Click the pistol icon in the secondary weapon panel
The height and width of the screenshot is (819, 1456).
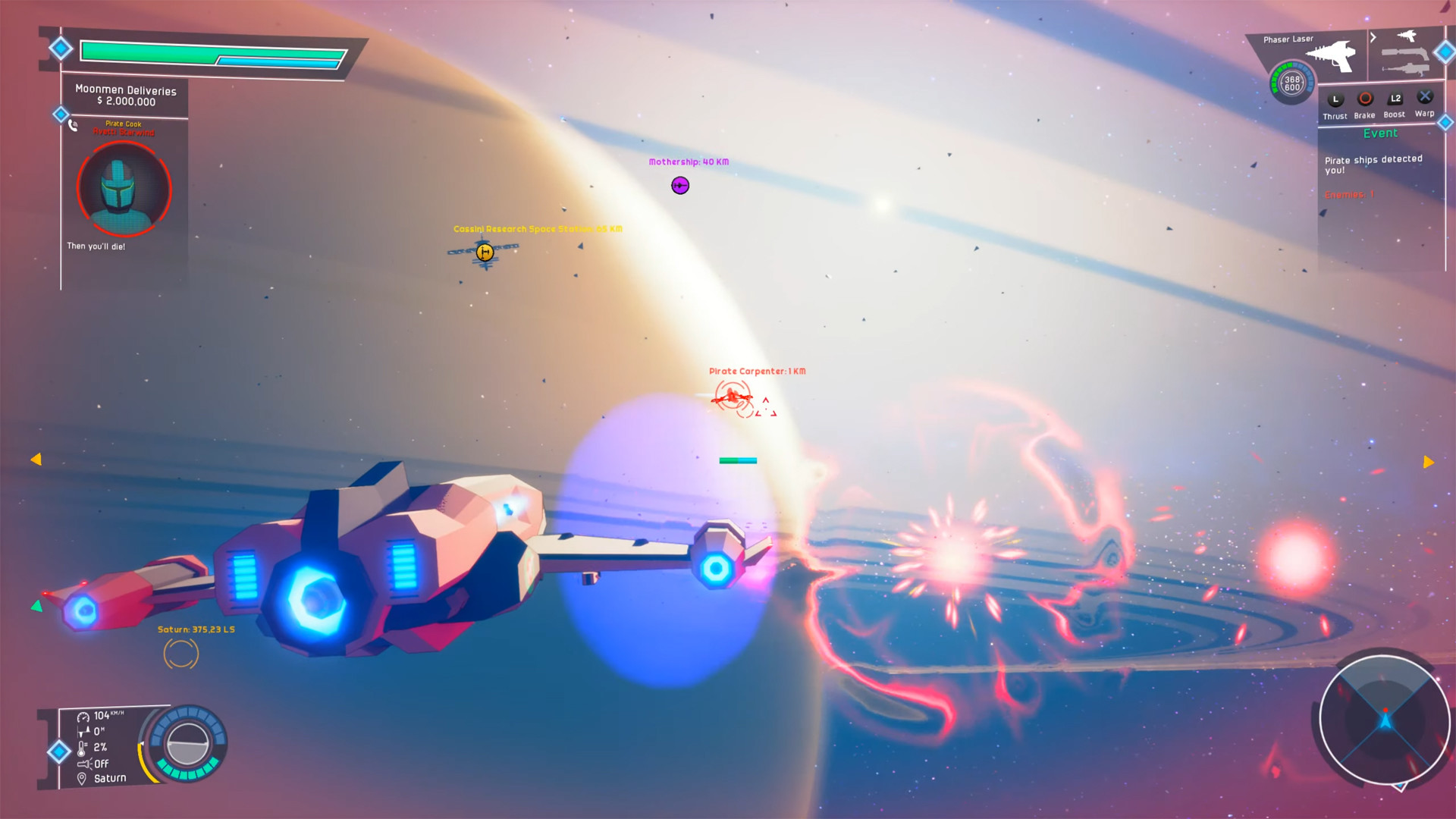(1407, 38)
